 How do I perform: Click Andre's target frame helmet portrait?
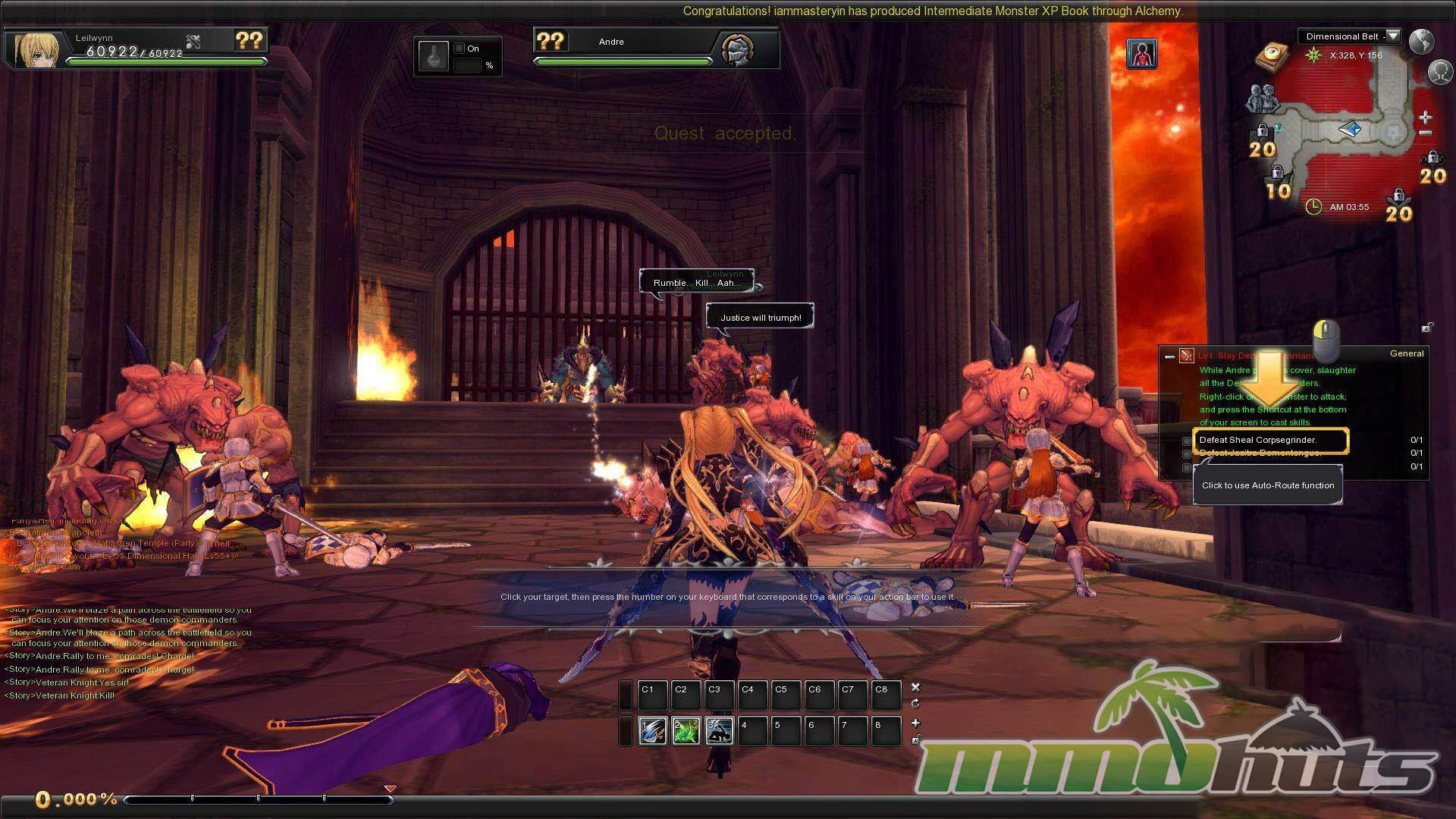[737, 50]
